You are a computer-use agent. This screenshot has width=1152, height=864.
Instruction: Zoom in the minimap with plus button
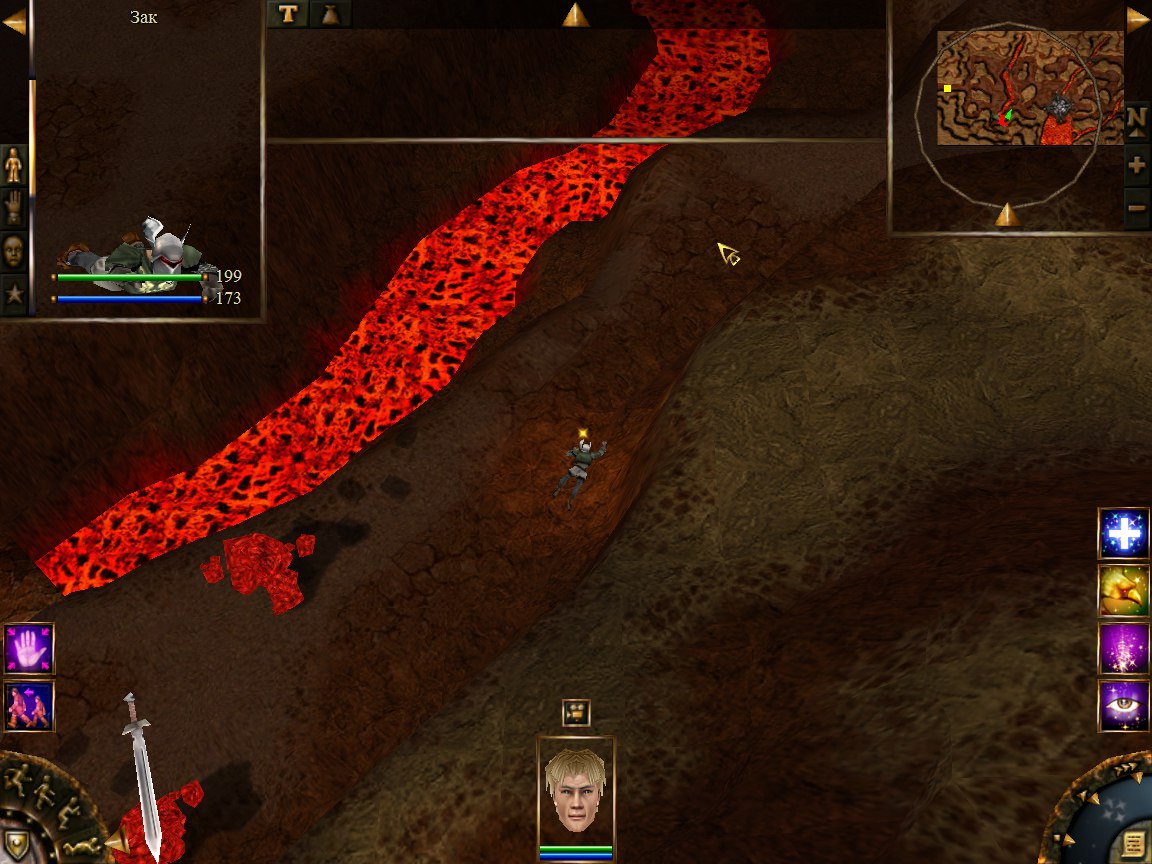pos(1136,165)
